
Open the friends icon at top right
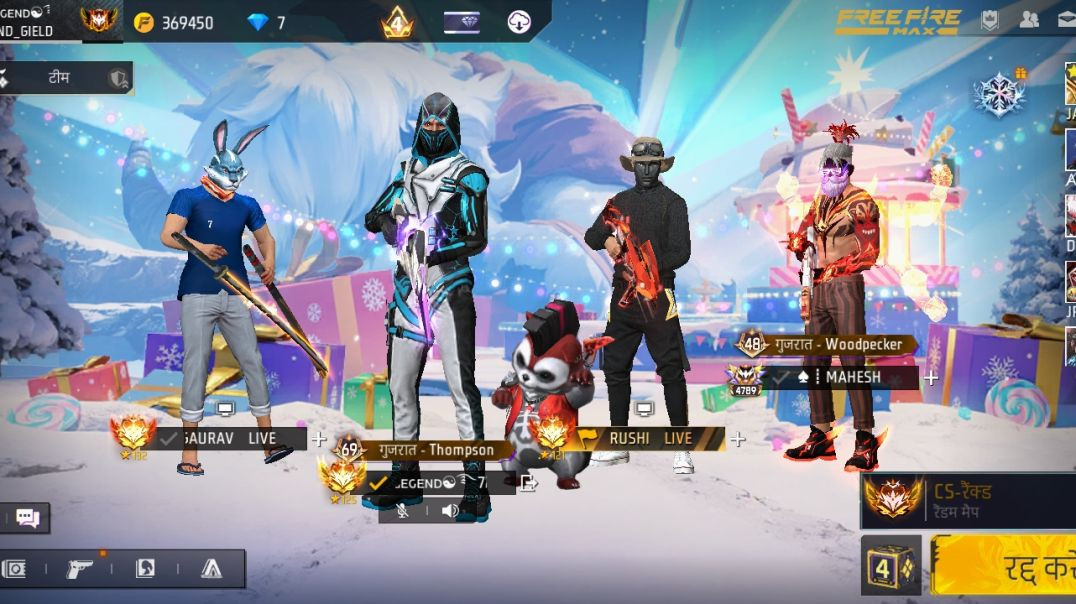click(x=1029, y=19)
